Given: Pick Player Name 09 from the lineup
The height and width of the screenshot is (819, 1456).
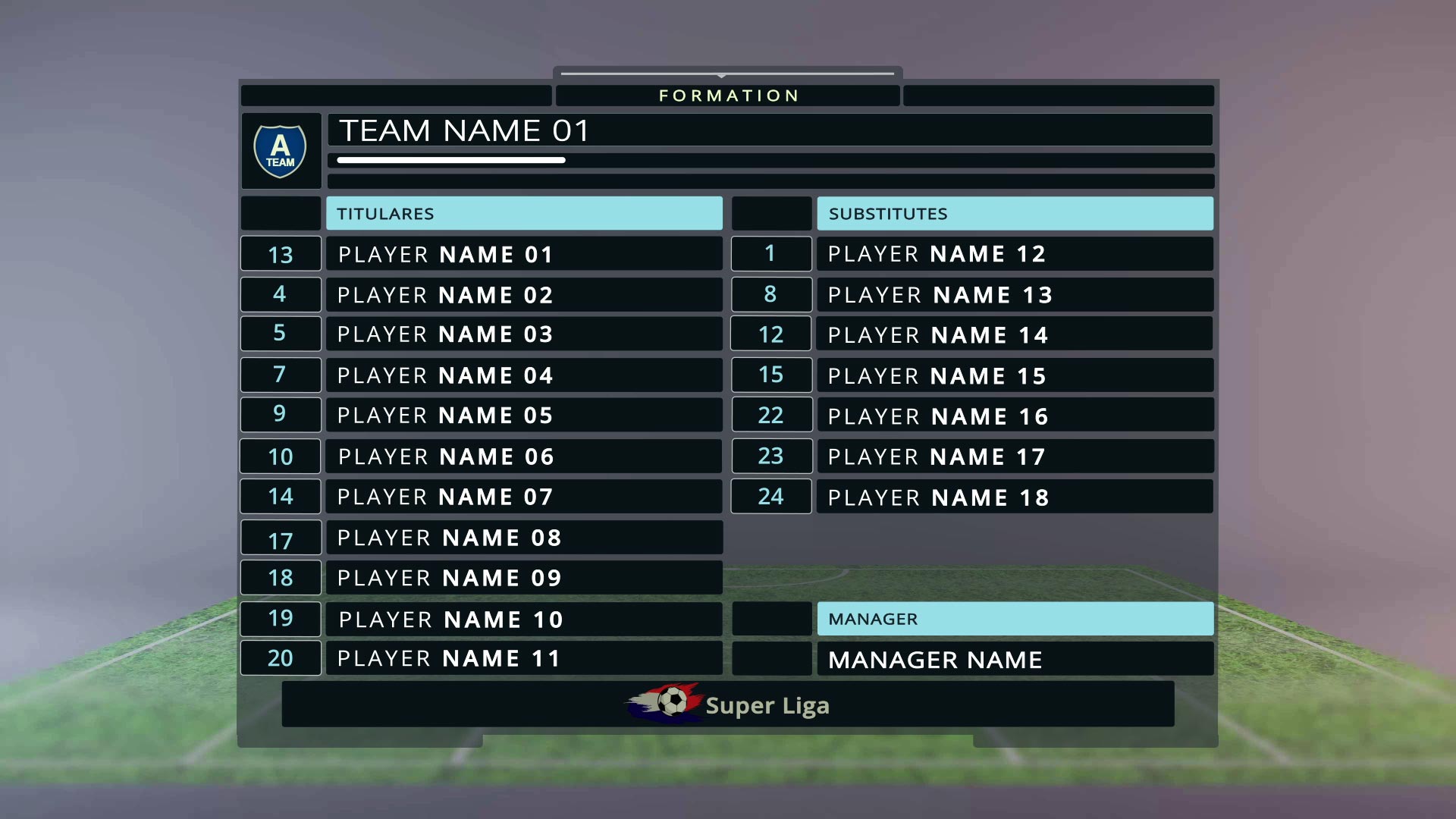Looking at the screenshot, I should [523, 578].
